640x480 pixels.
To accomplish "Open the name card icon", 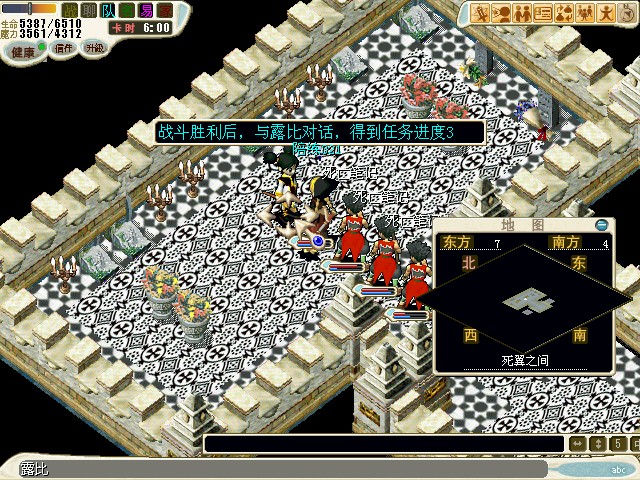I will [543, 13].
